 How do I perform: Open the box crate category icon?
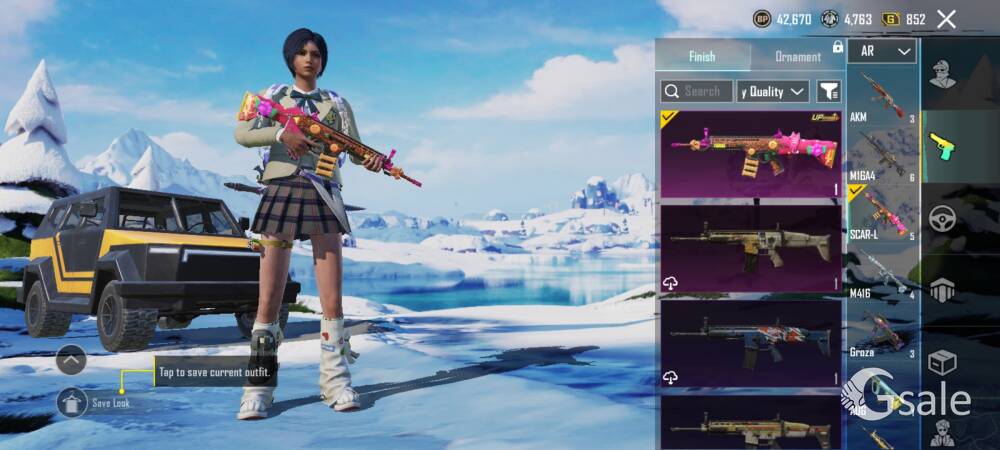point(942,361)
